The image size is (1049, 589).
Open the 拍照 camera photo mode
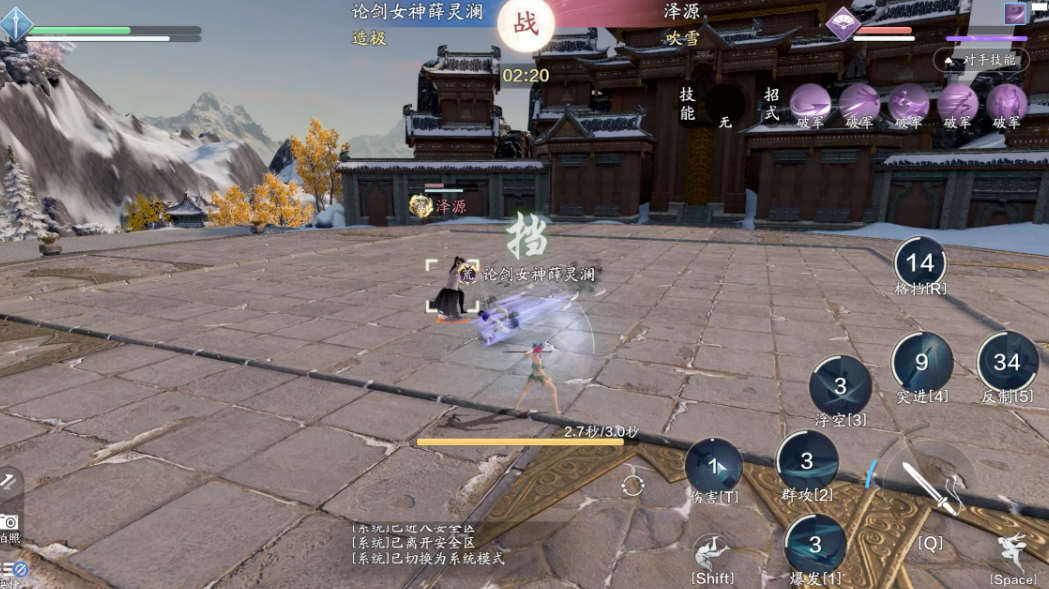pos(9,523)
